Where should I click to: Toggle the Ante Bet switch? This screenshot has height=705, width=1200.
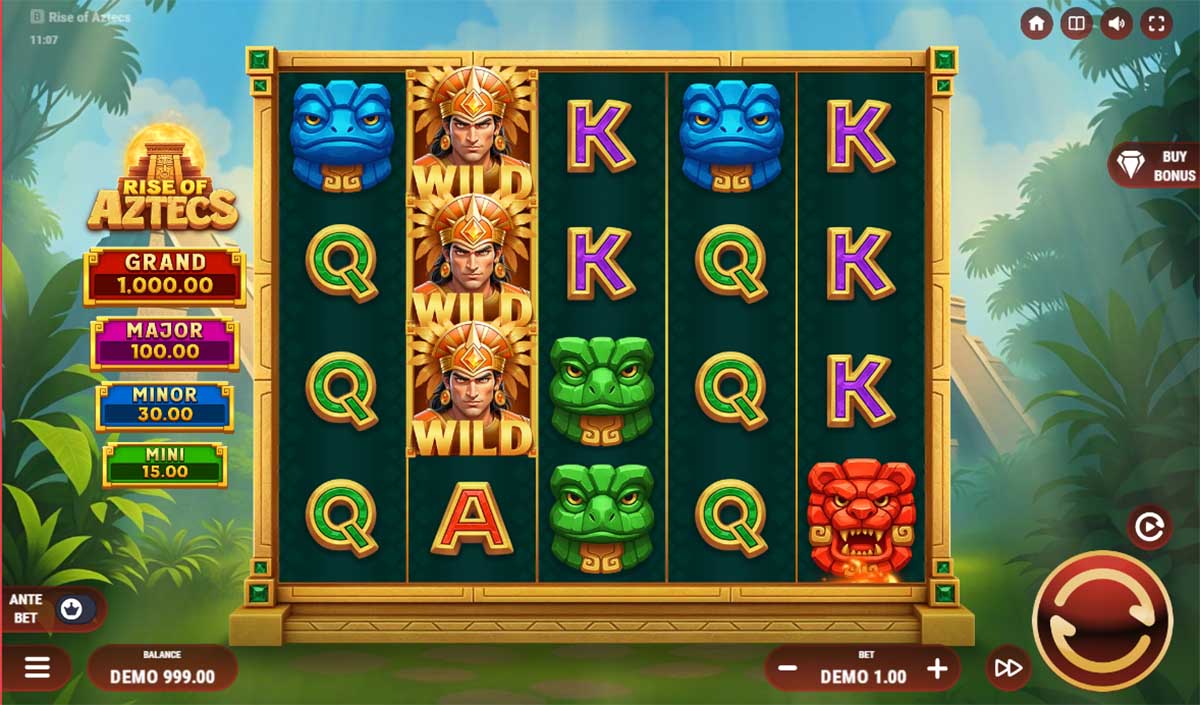(72, 609)
